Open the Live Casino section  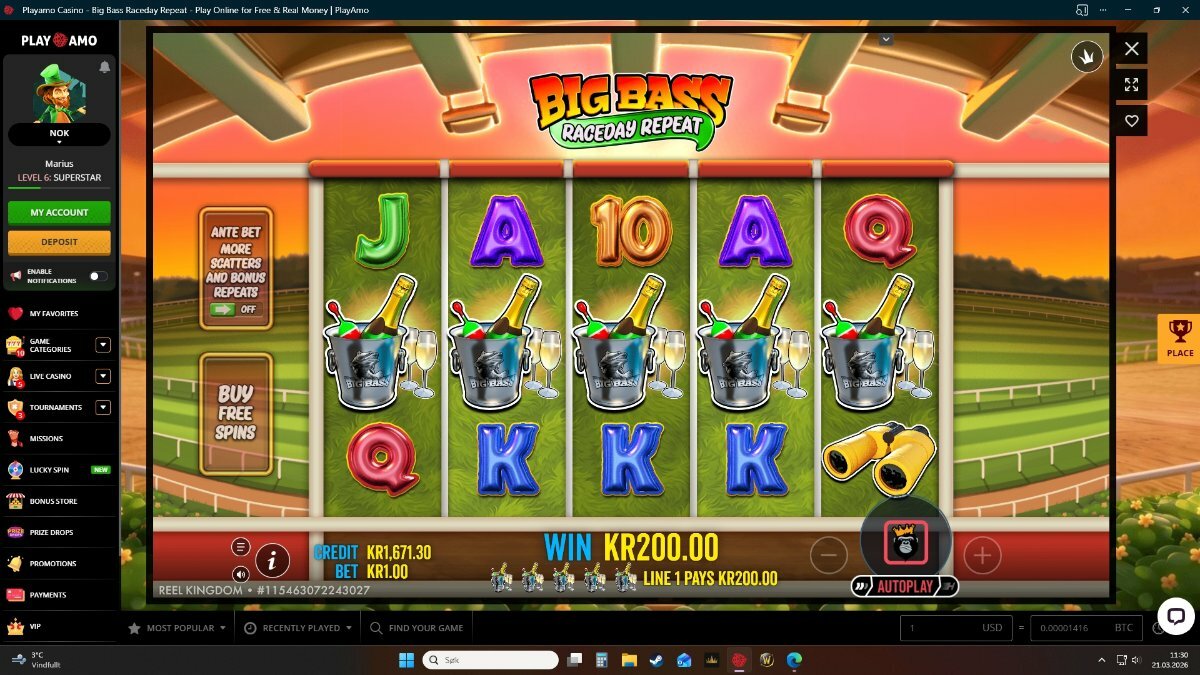click(x=50, y=376)
